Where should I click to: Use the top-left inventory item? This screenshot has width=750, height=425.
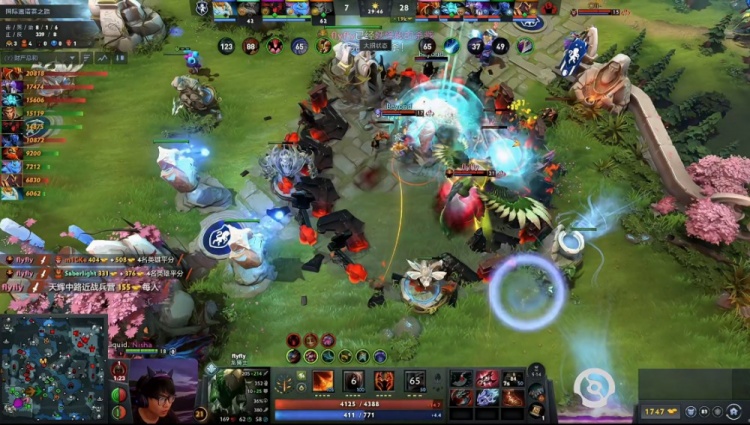pos(461,379)
